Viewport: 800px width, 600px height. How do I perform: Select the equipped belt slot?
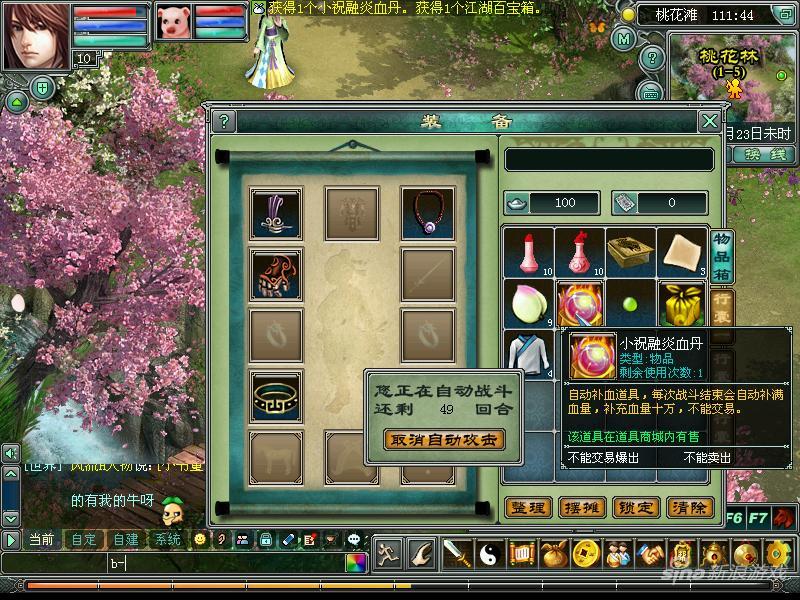pos(275,396)
